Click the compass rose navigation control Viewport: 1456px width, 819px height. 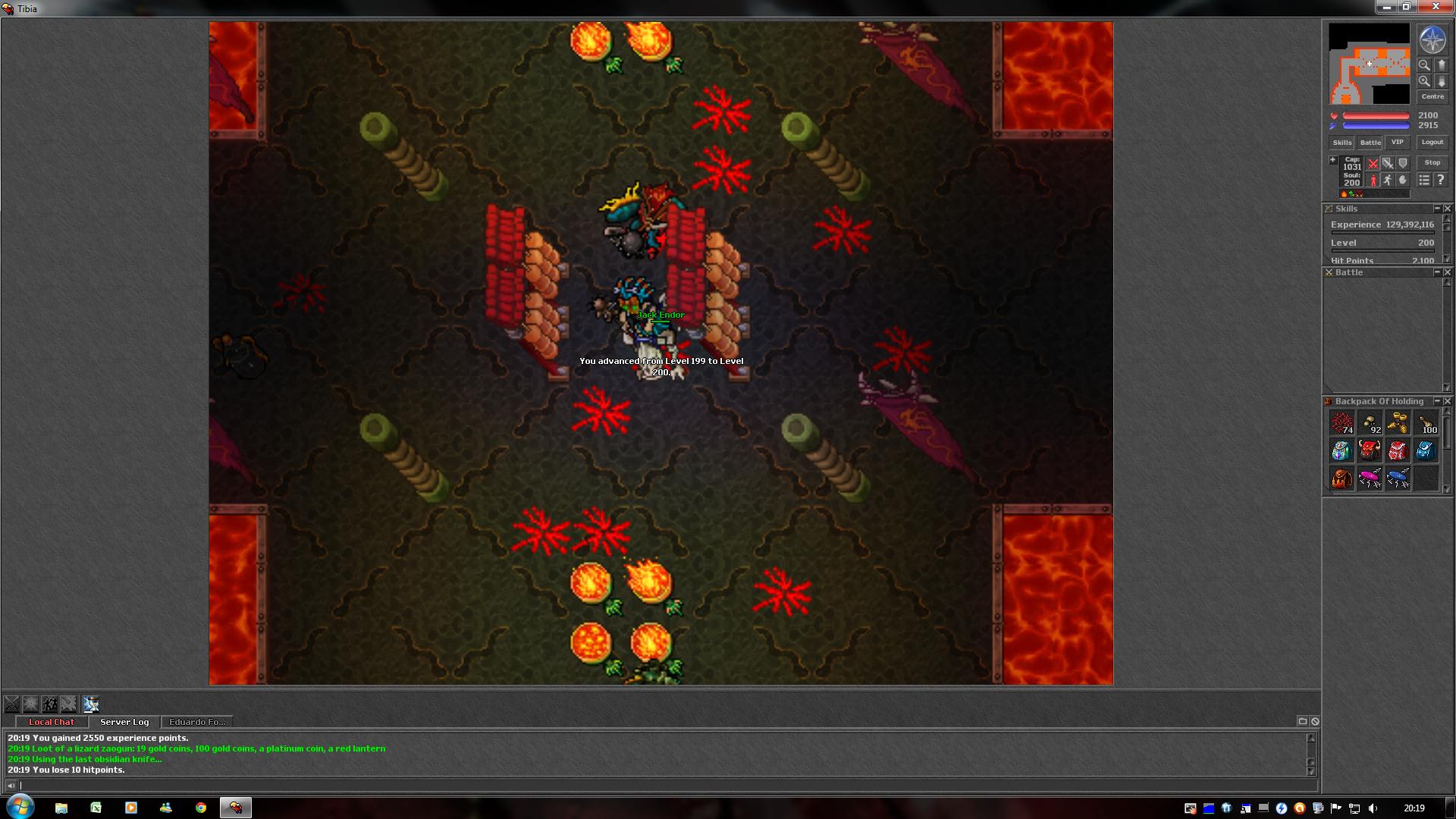(1432, 40)
